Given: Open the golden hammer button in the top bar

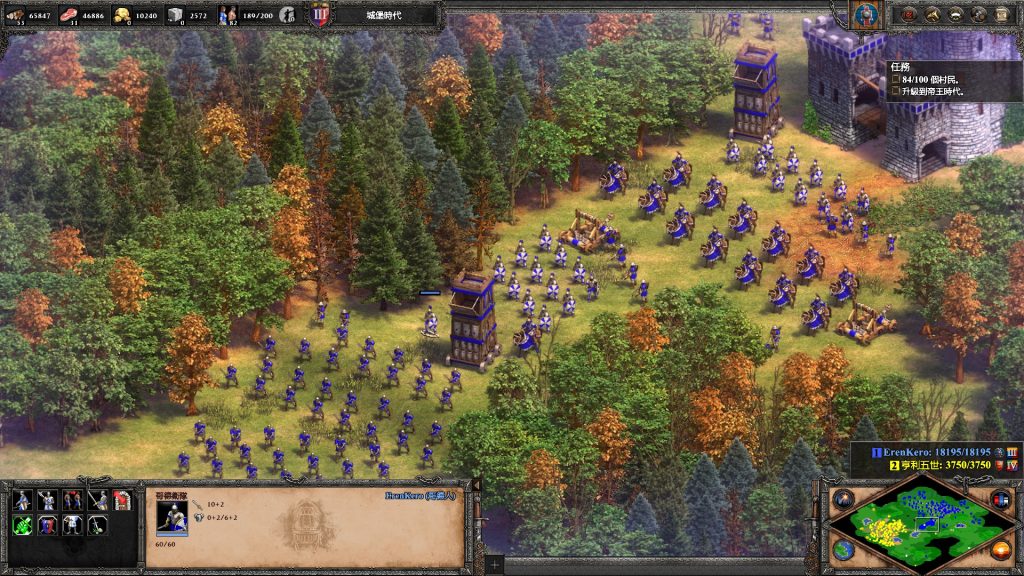Looking at the screenshot, I should pyautogui.click(x=932, y=14).
